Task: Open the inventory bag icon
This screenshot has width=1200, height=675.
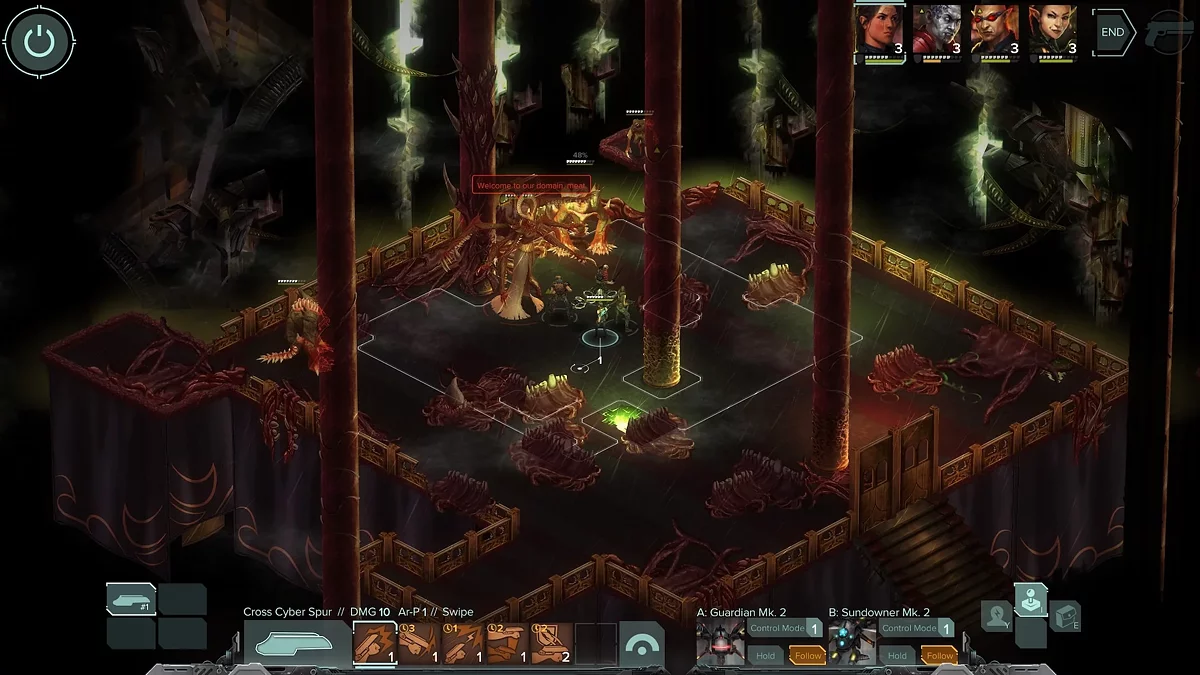Action: point(1065,617)
